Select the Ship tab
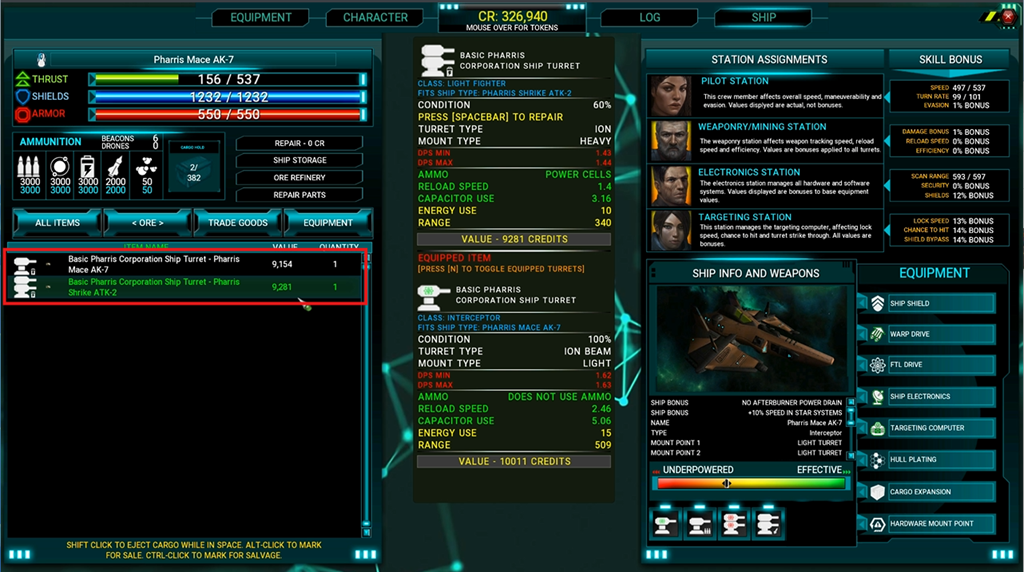This screenshot has width=1024, height=572. 763,17
